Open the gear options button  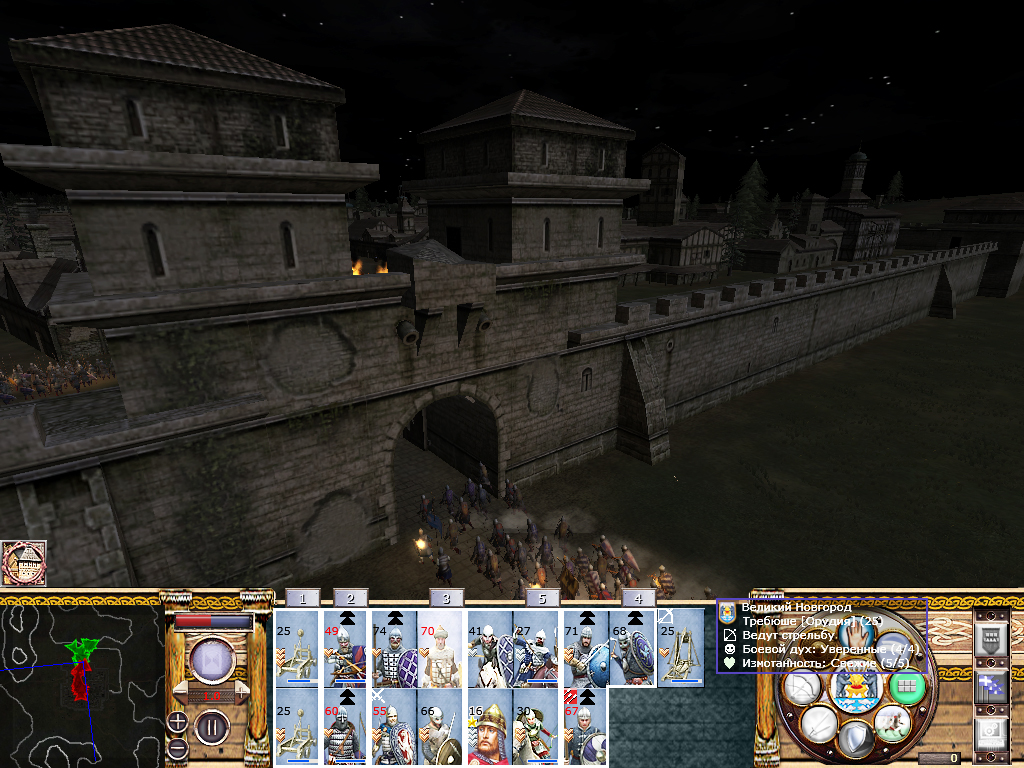[990, 734]
